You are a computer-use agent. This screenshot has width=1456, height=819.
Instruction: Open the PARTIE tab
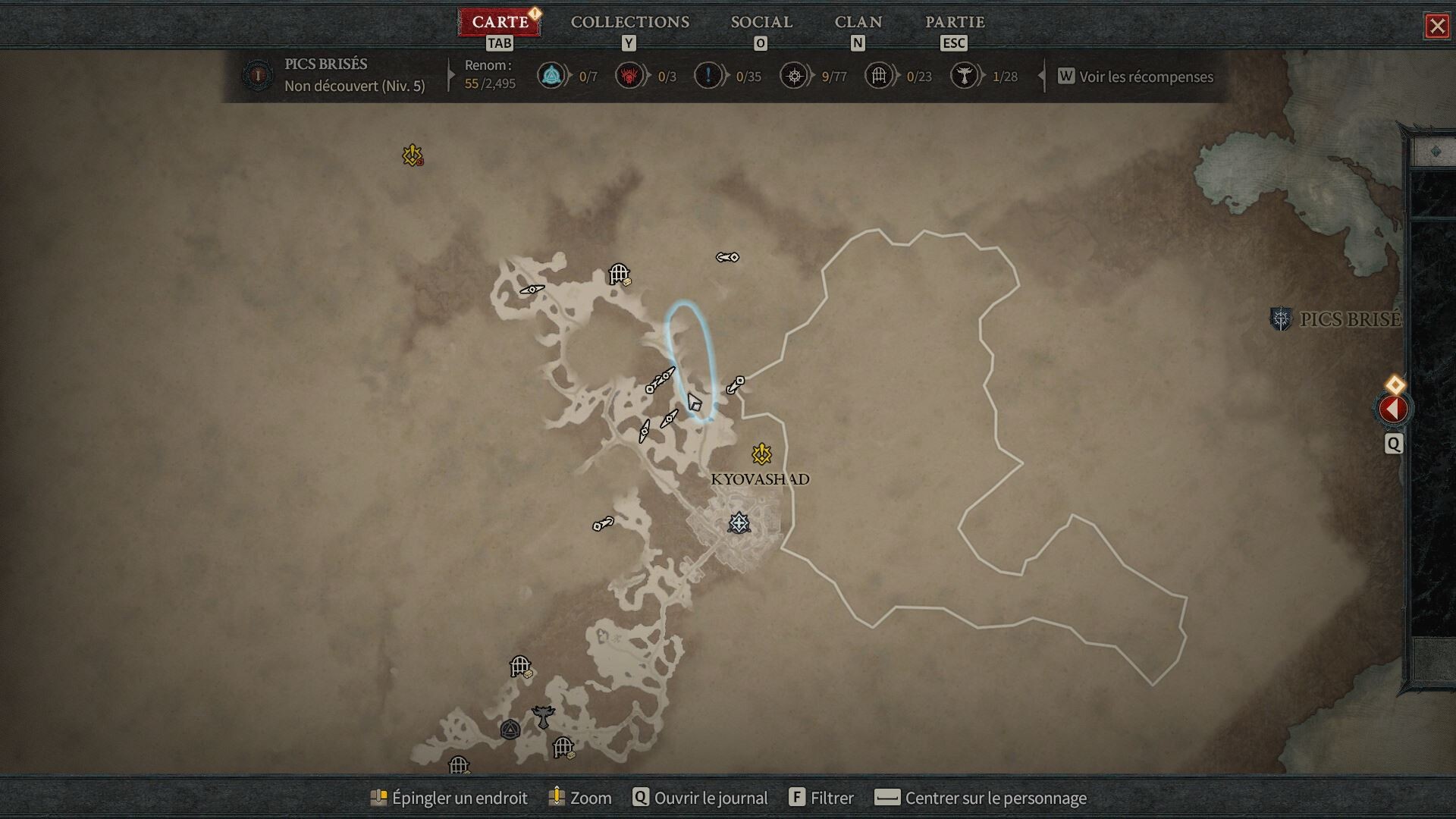click(x=952, y=22)
